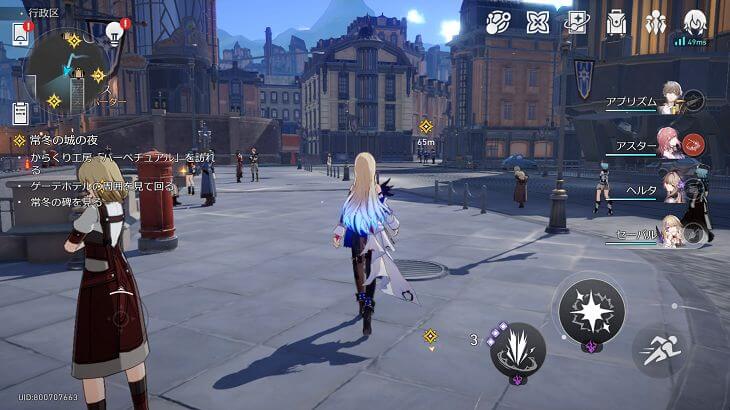Open the warp planet-orbit icon
Screen dimensions: 730x410
498,22
